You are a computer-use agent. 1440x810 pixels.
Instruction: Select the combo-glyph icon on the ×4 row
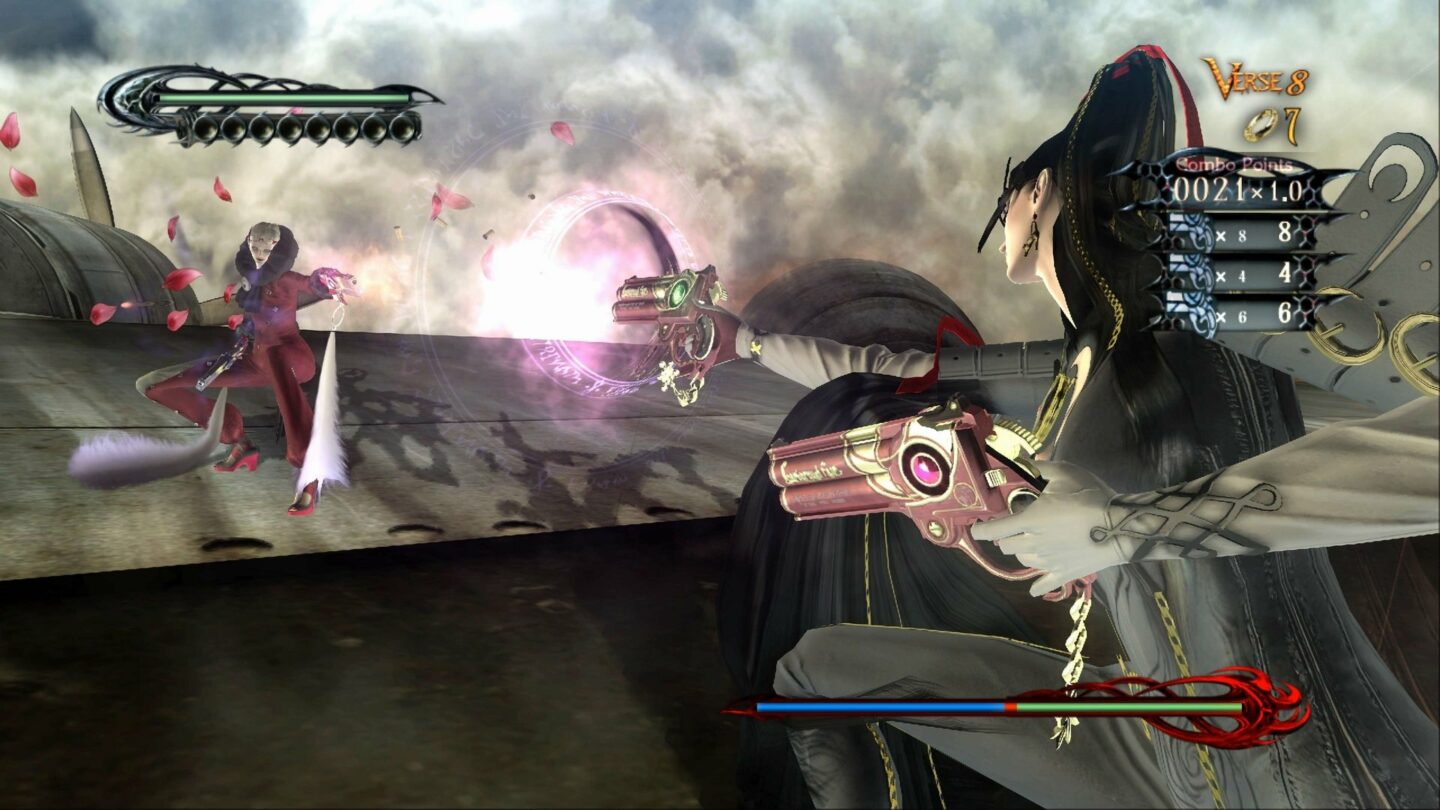tap(1193, 272)
